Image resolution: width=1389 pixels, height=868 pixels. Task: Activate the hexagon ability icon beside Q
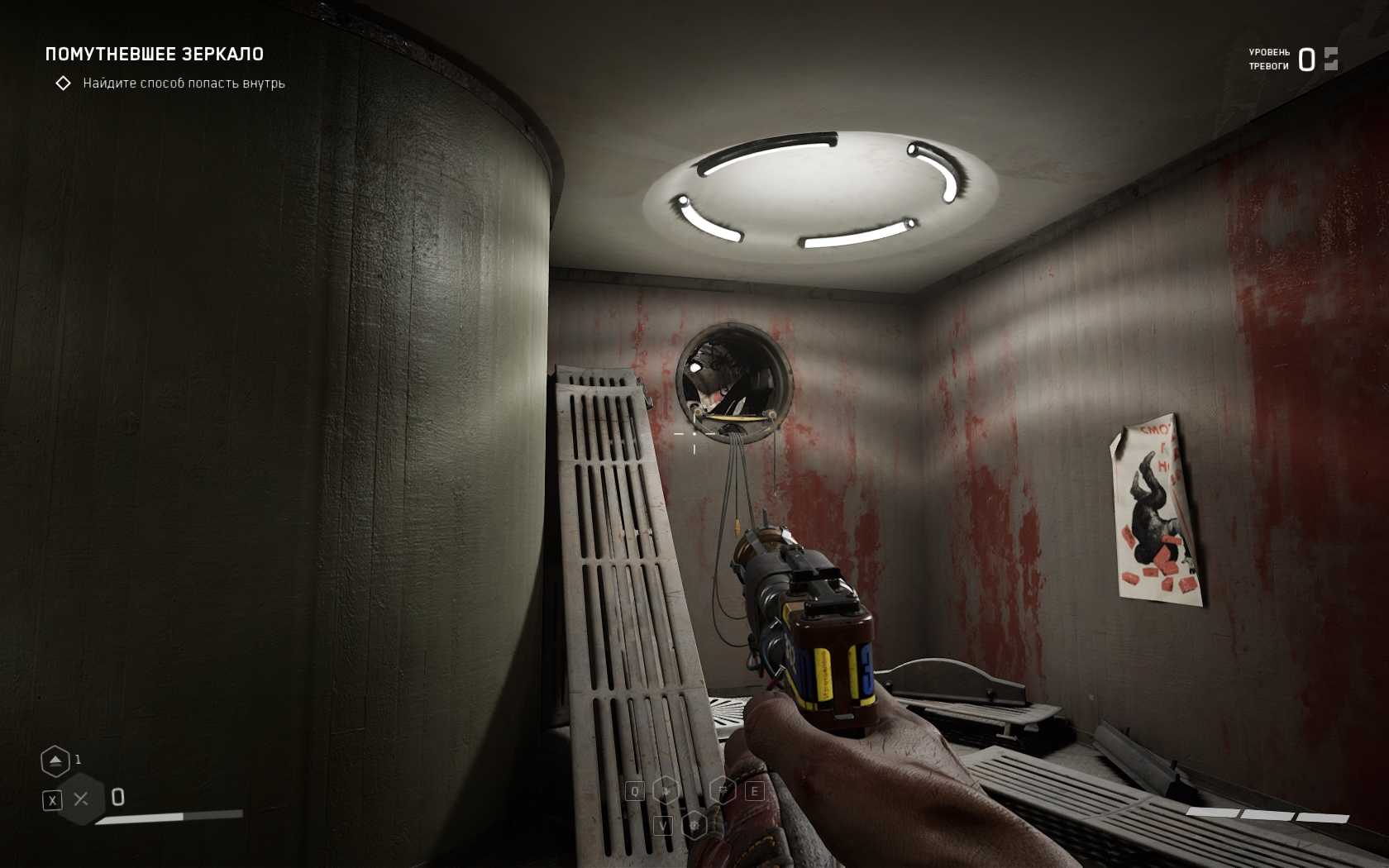point(666,791)
